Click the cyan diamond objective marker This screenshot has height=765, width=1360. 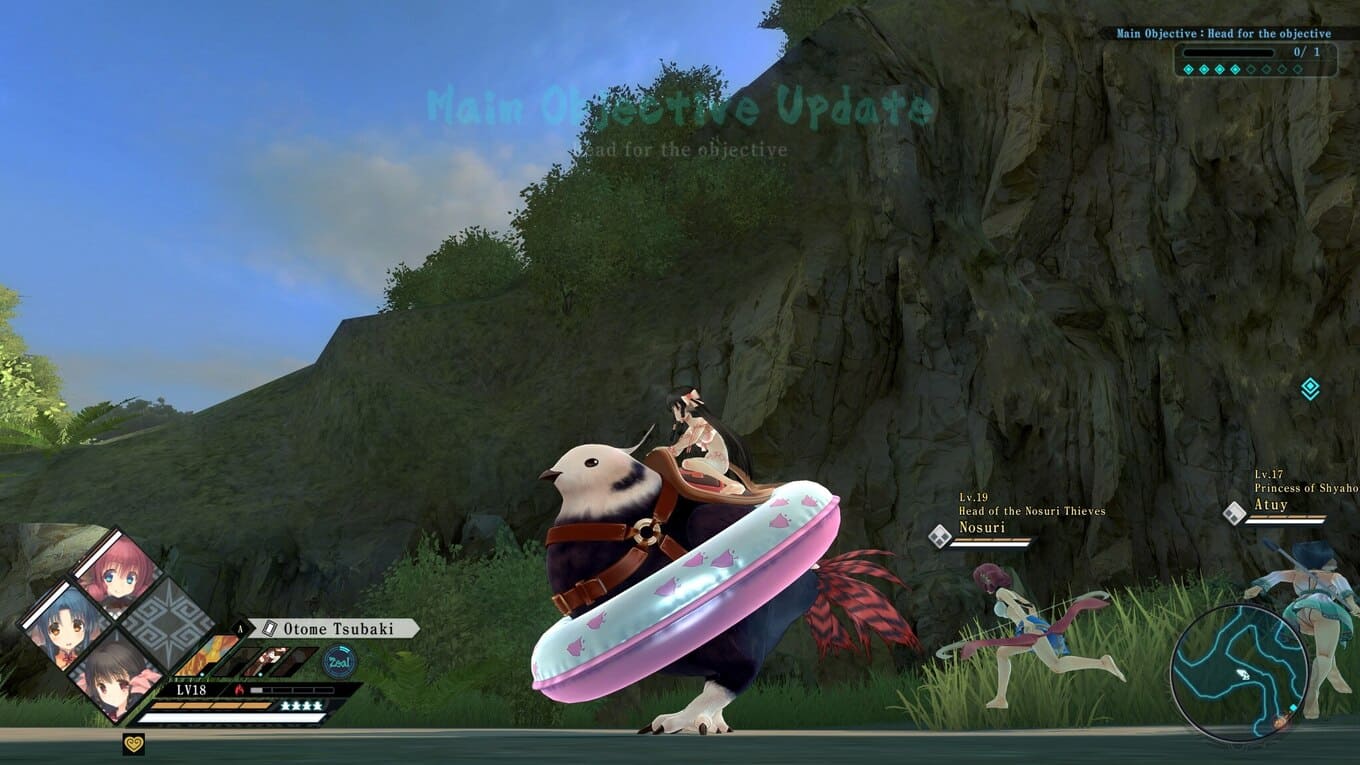[1310, 389]
